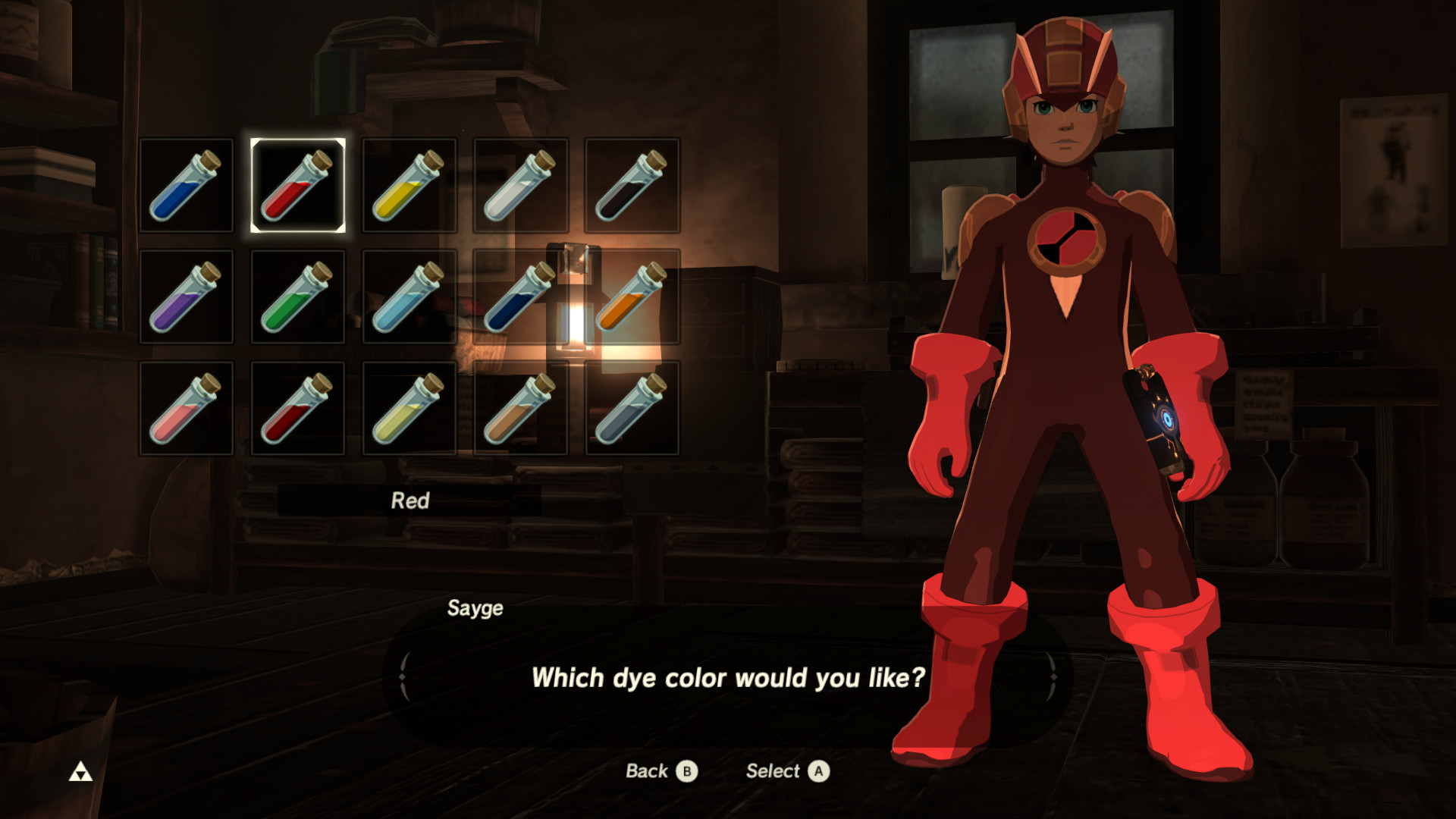Image resolution: width=1456 pixels, height=819 pixels.
Task: Select the Light Blue dye vial
Action: pos(409,296)
